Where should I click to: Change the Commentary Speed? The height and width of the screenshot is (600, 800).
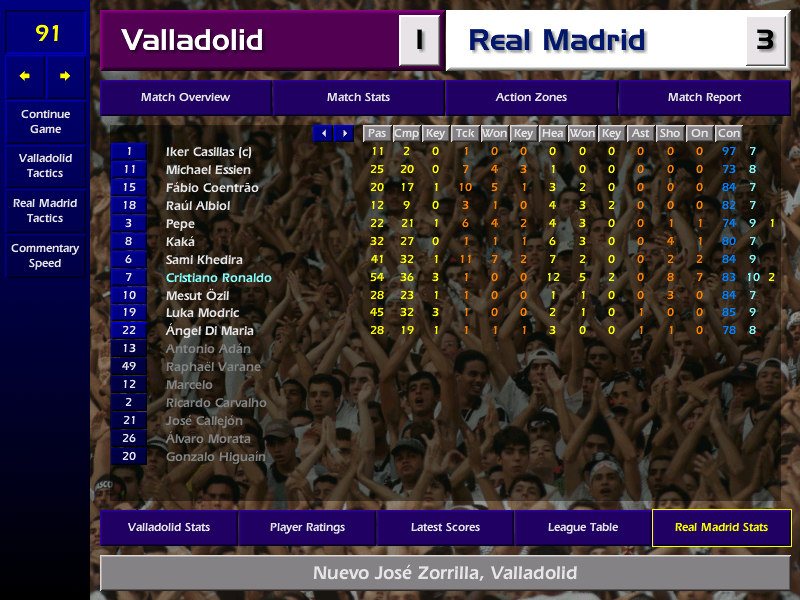click(45, 256)
